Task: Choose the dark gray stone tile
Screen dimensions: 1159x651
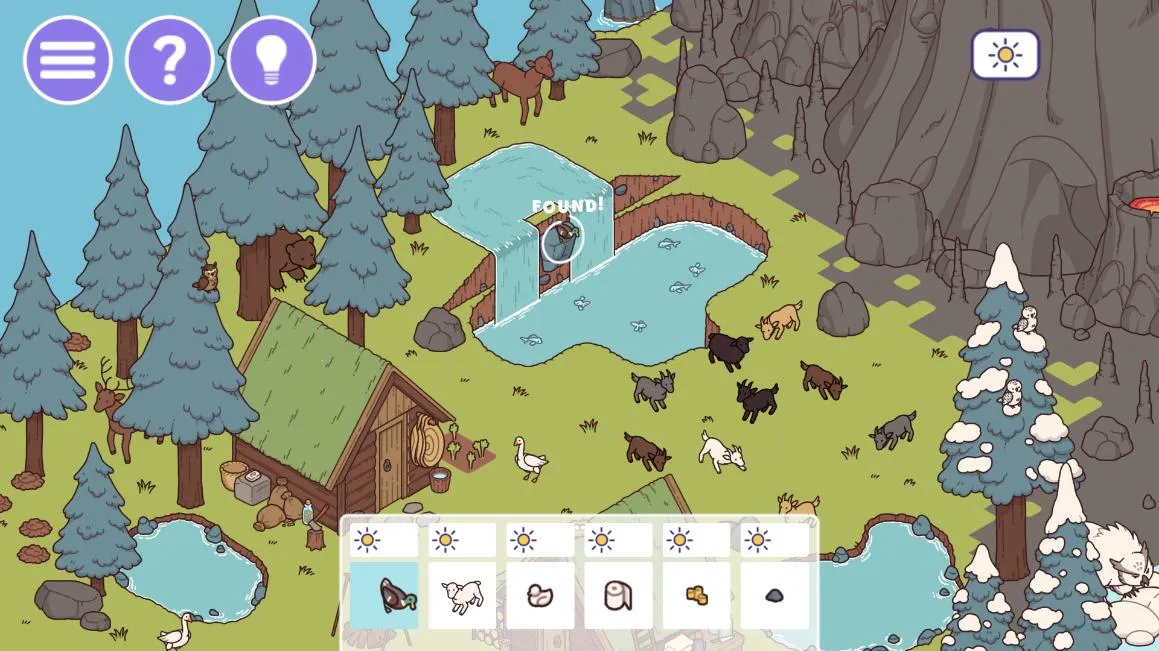Action: 774,595
